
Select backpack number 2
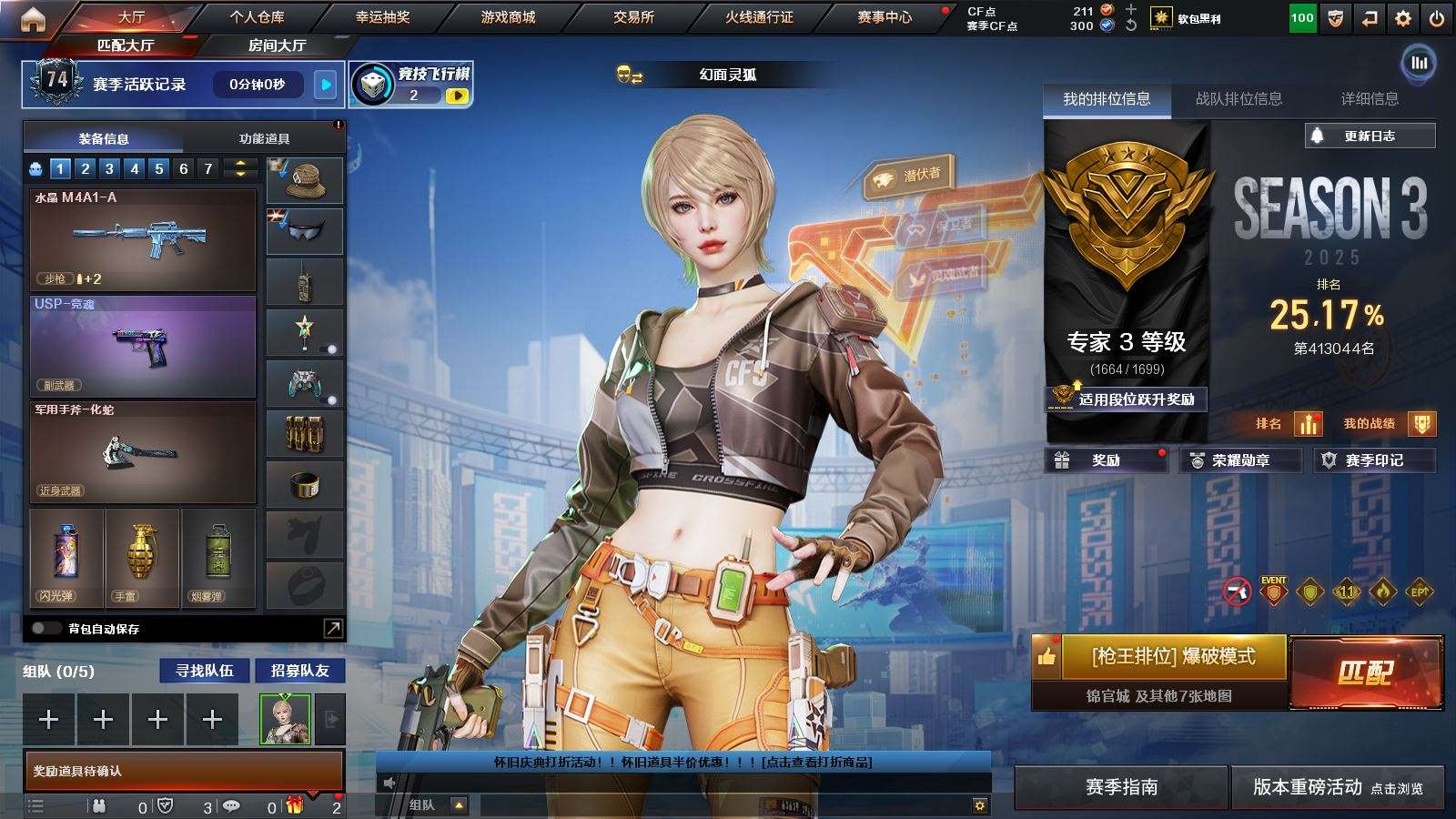click(85, 168)
